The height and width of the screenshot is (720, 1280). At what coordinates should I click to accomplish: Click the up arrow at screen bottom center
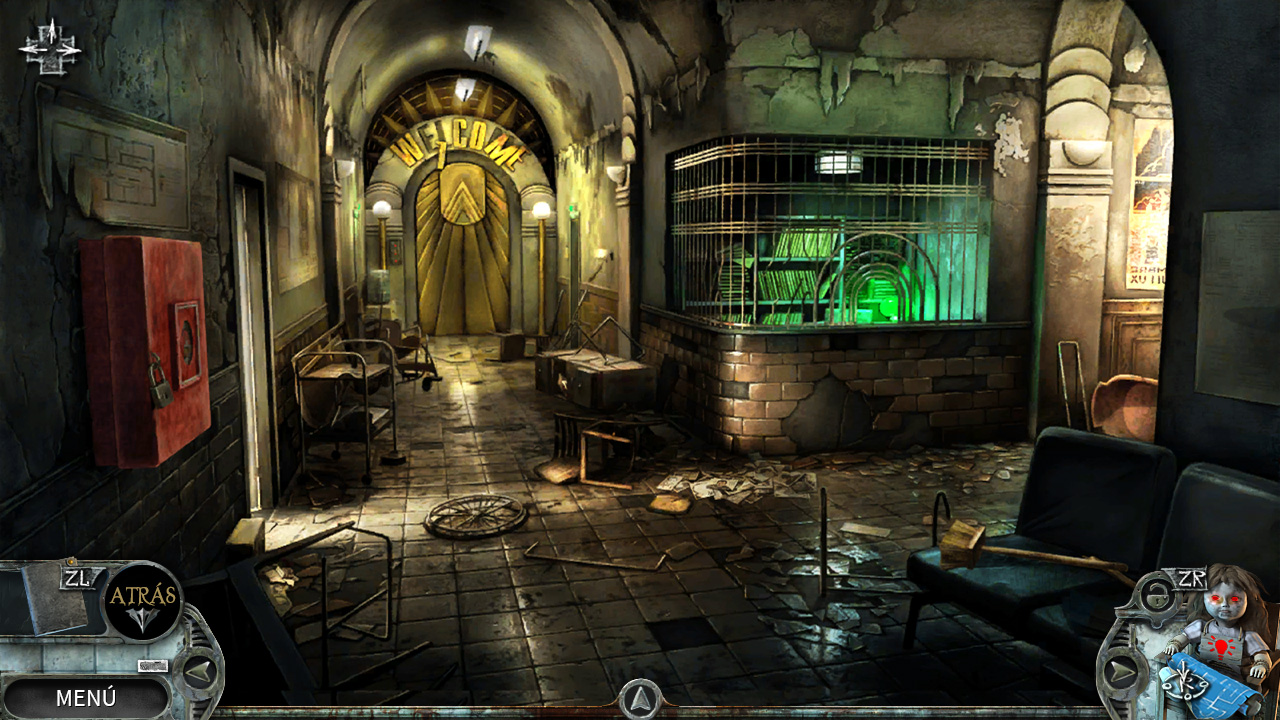640,700
